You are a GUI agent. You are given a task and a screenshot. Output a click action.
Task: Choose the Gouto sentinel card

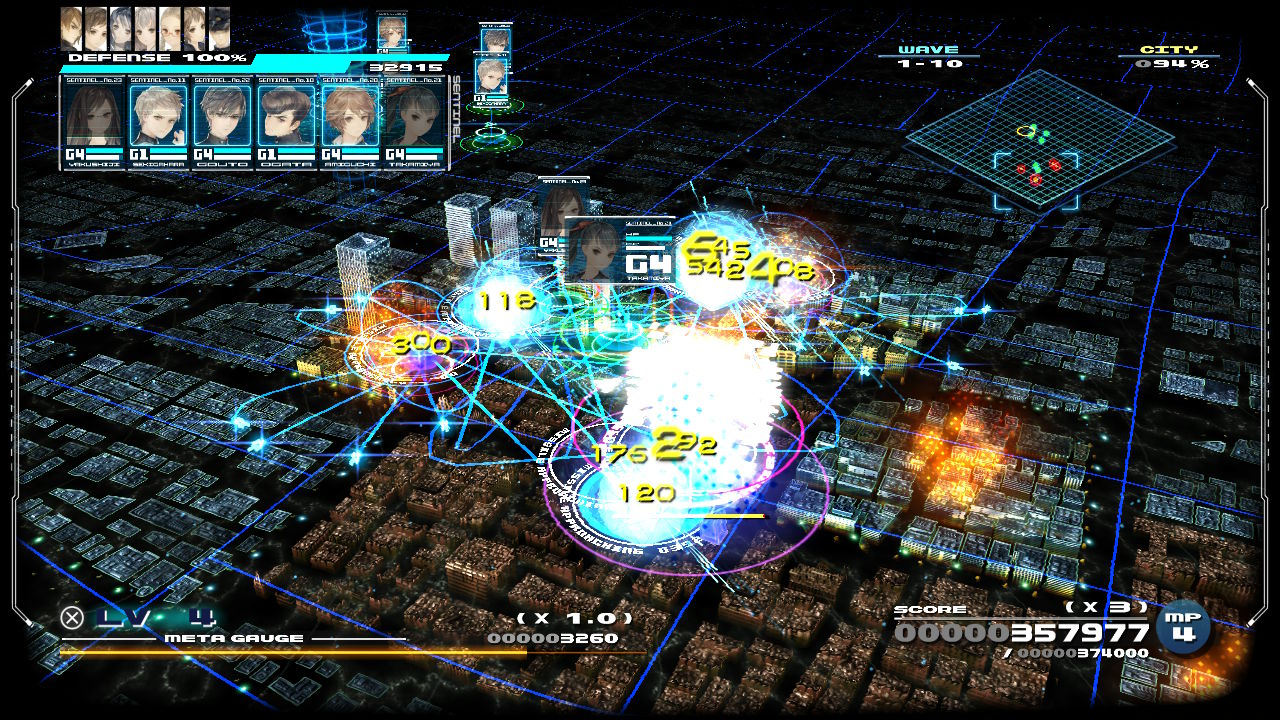(223, 121)
